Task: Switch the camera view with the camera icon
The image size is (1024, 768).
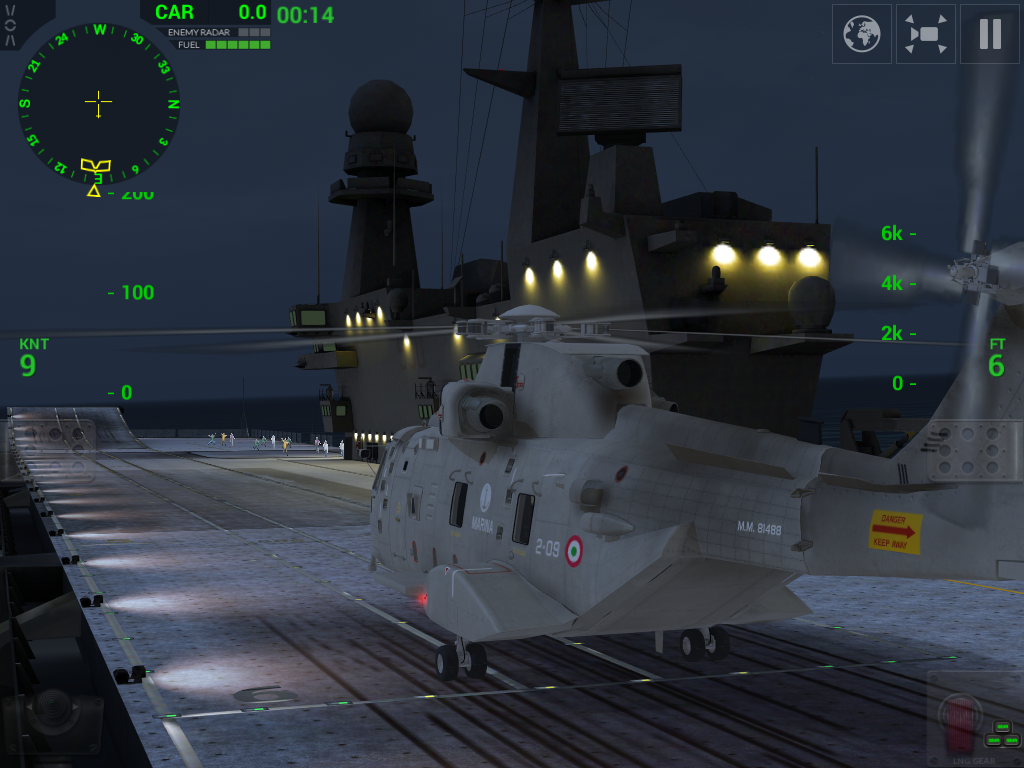Action: pyautogui.click(x=926, y=34)
